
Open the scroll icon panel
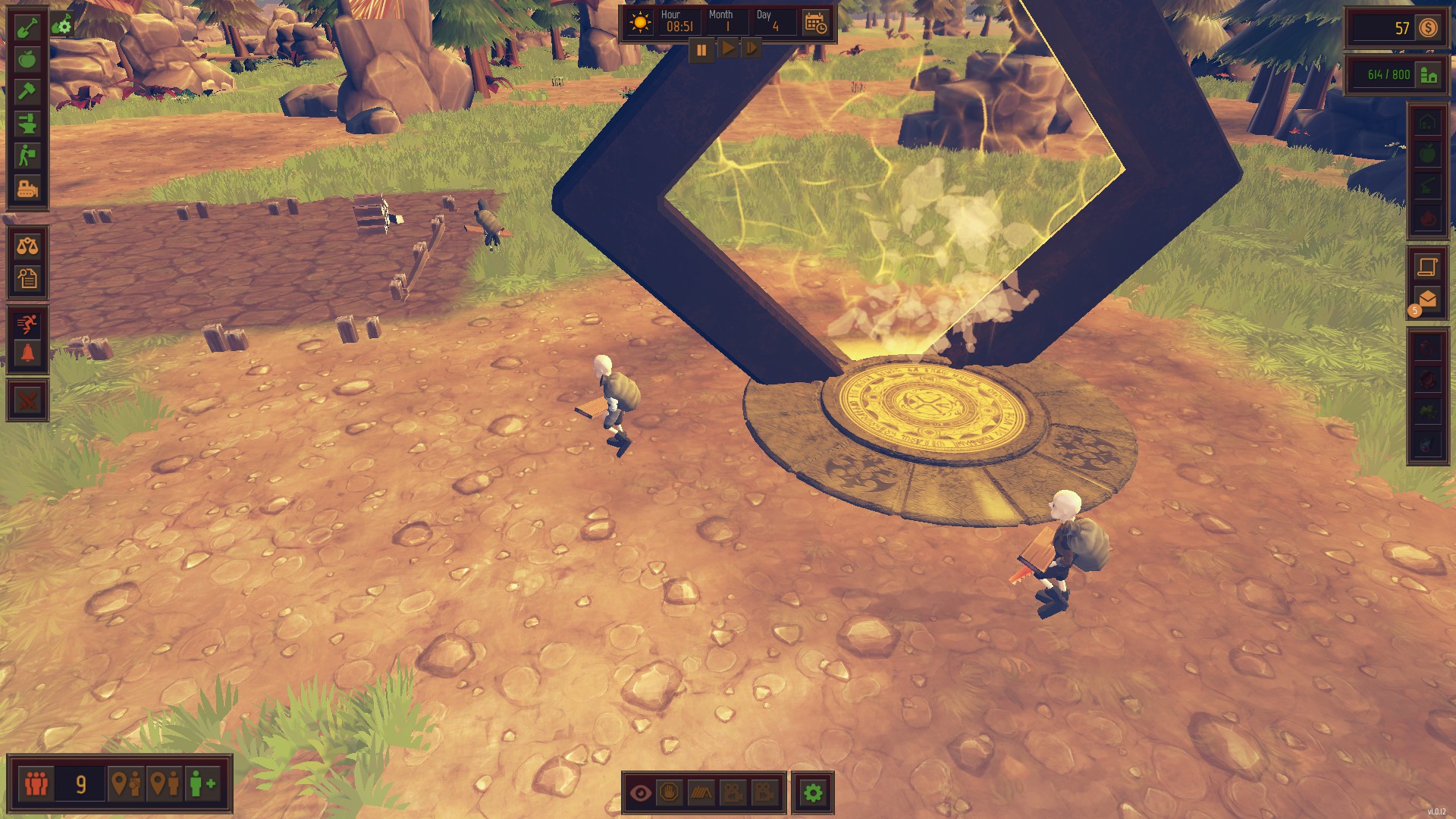(x=1427, y=267)
